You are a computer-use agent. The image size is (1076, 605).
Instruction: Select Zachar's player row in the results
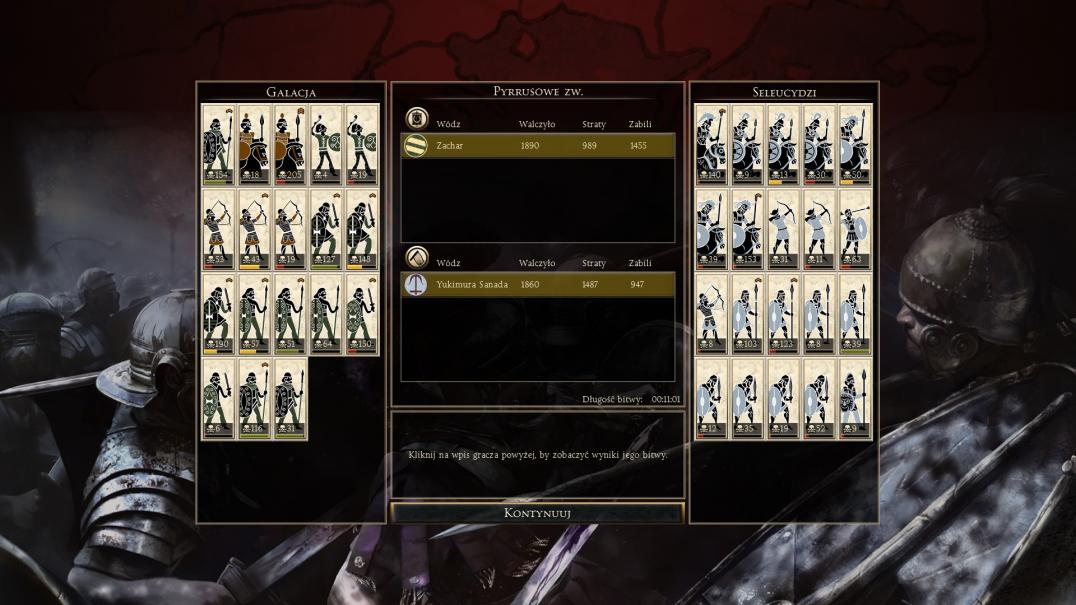[x=537, y=146]
